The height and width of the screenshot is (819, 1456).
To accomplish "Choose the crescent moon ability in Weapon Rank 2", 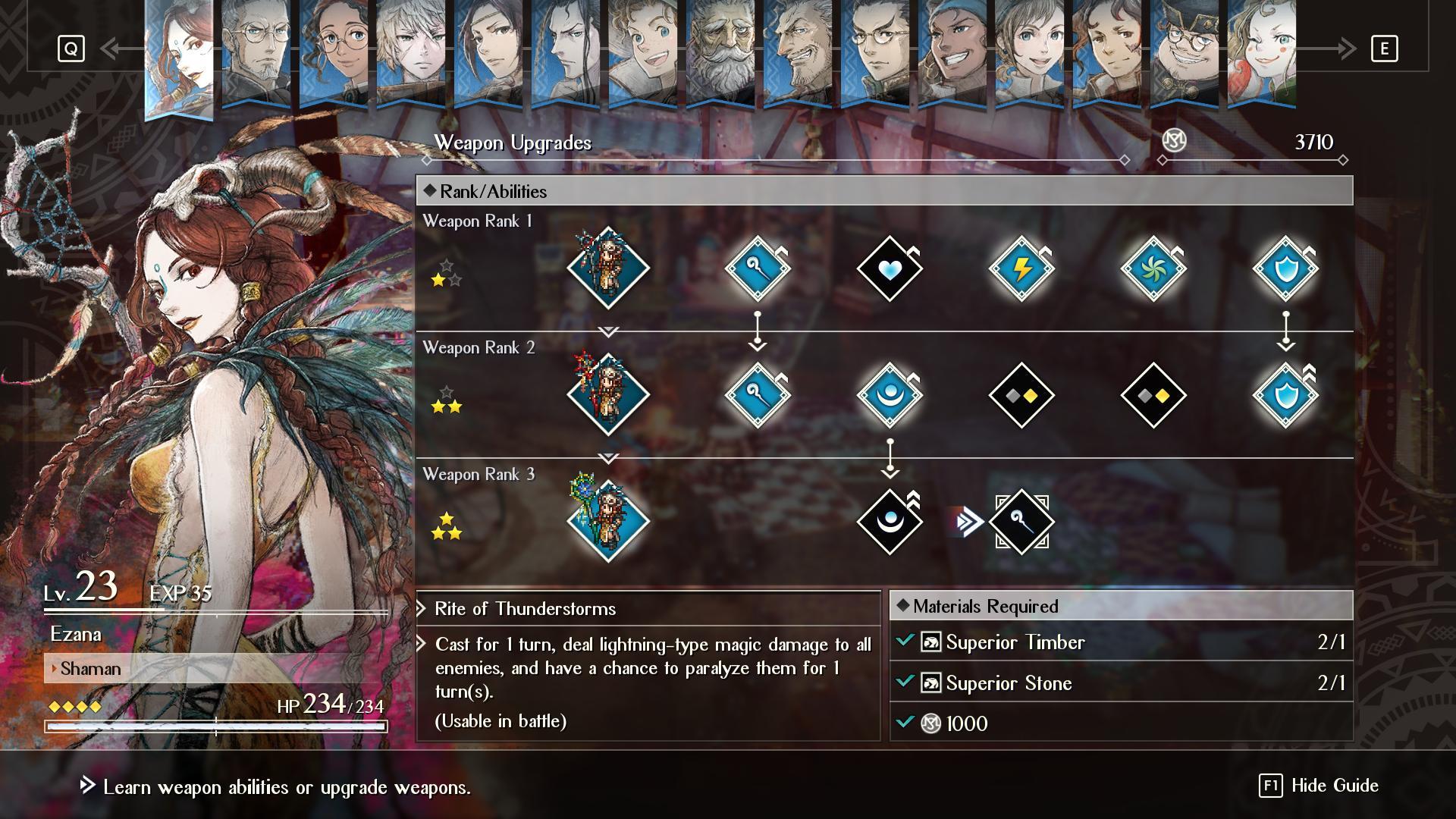I will [x=890, y=395].
